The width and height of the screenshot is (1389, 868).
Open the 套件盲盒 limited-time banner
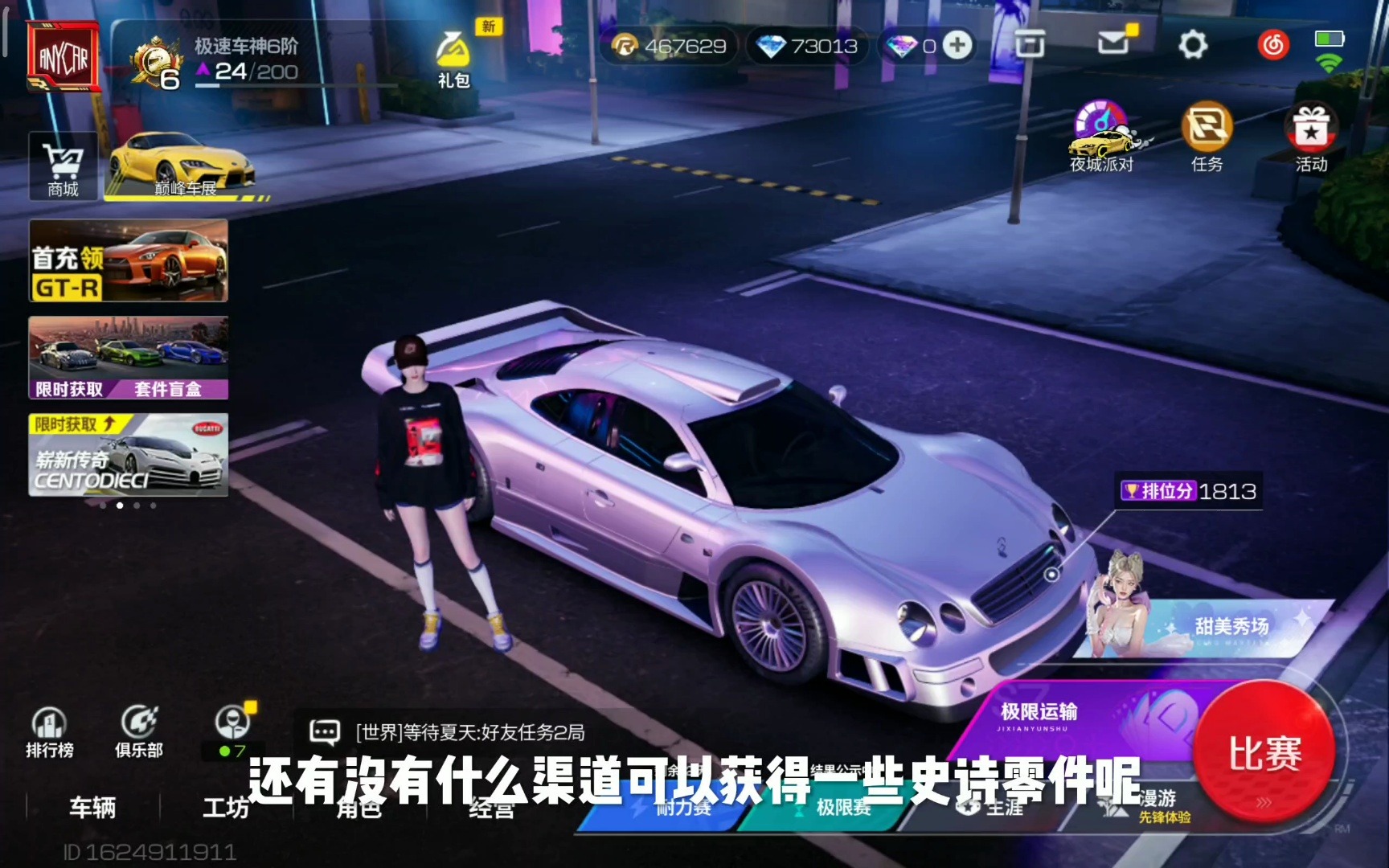tap(129, 358)
